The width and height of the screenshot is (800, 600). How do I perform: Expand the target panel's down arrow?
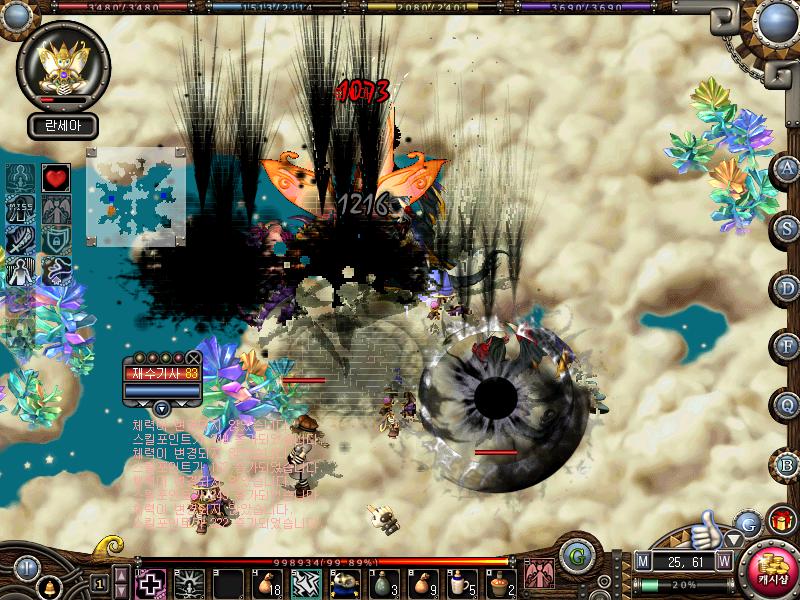coord(161,407)
